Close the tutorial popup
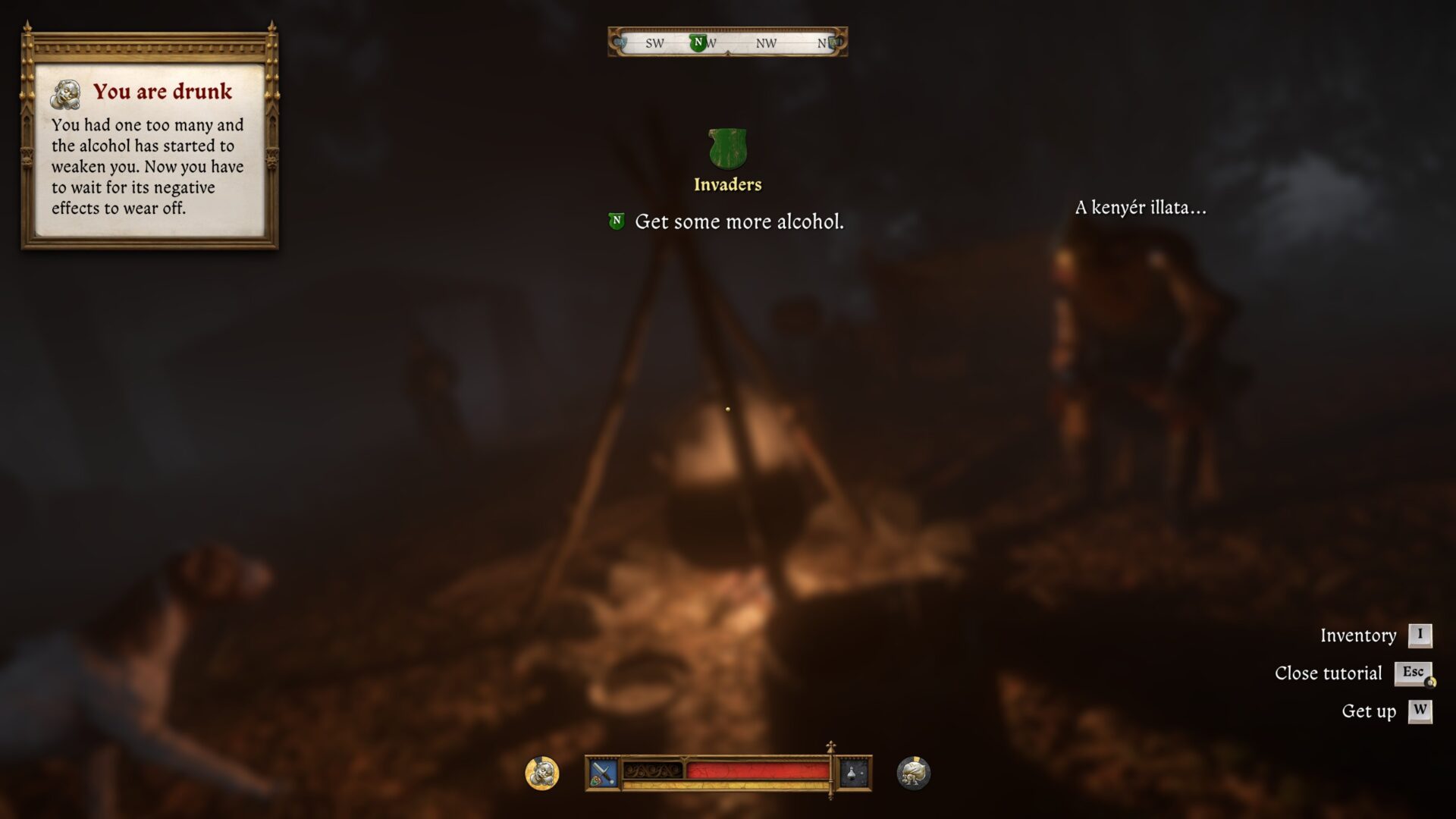 [1413, 673]
